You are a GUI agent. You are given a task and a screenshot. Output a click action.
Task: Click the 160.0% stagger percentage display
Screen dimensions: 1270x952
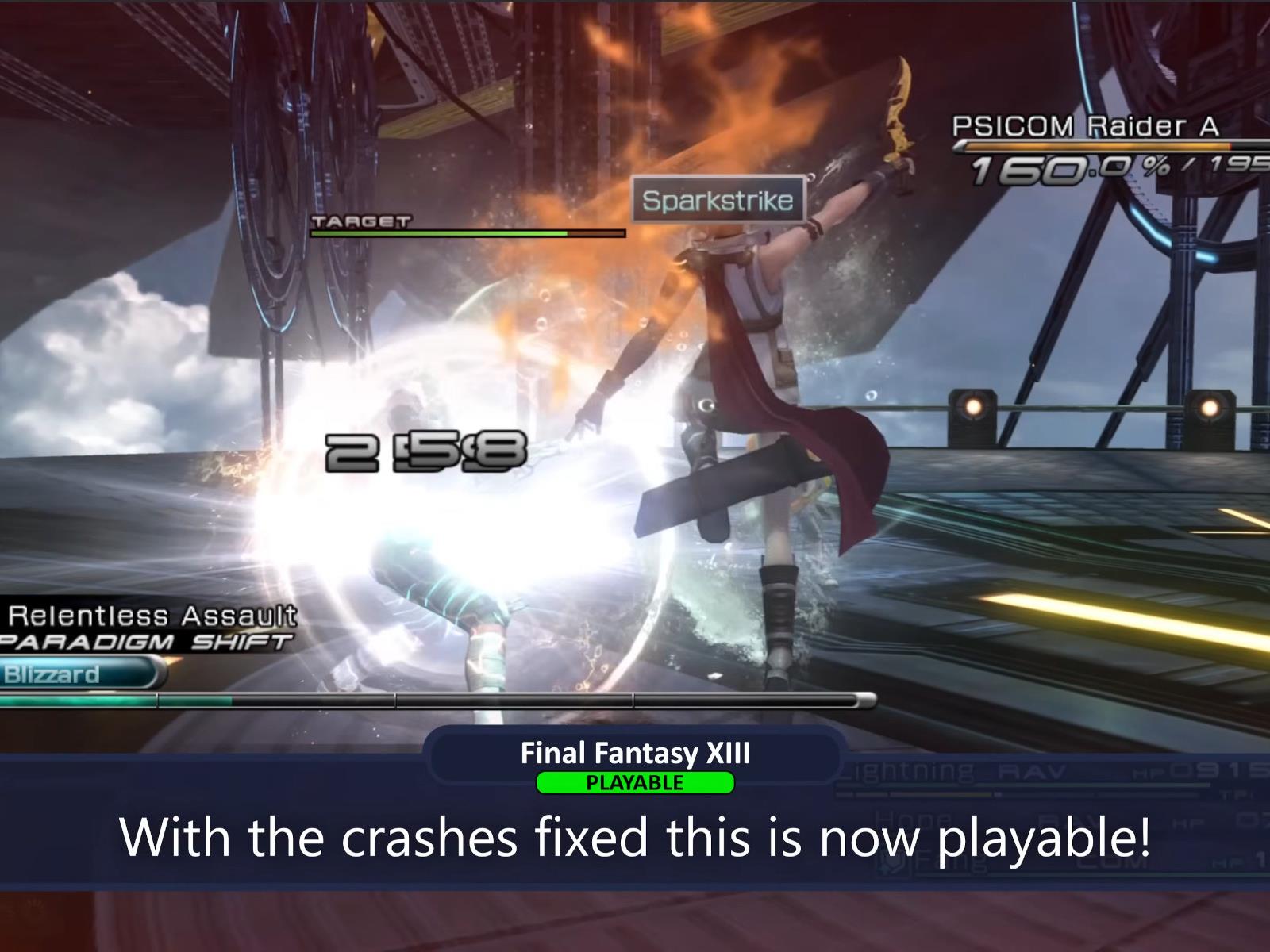coord(1056,167)
